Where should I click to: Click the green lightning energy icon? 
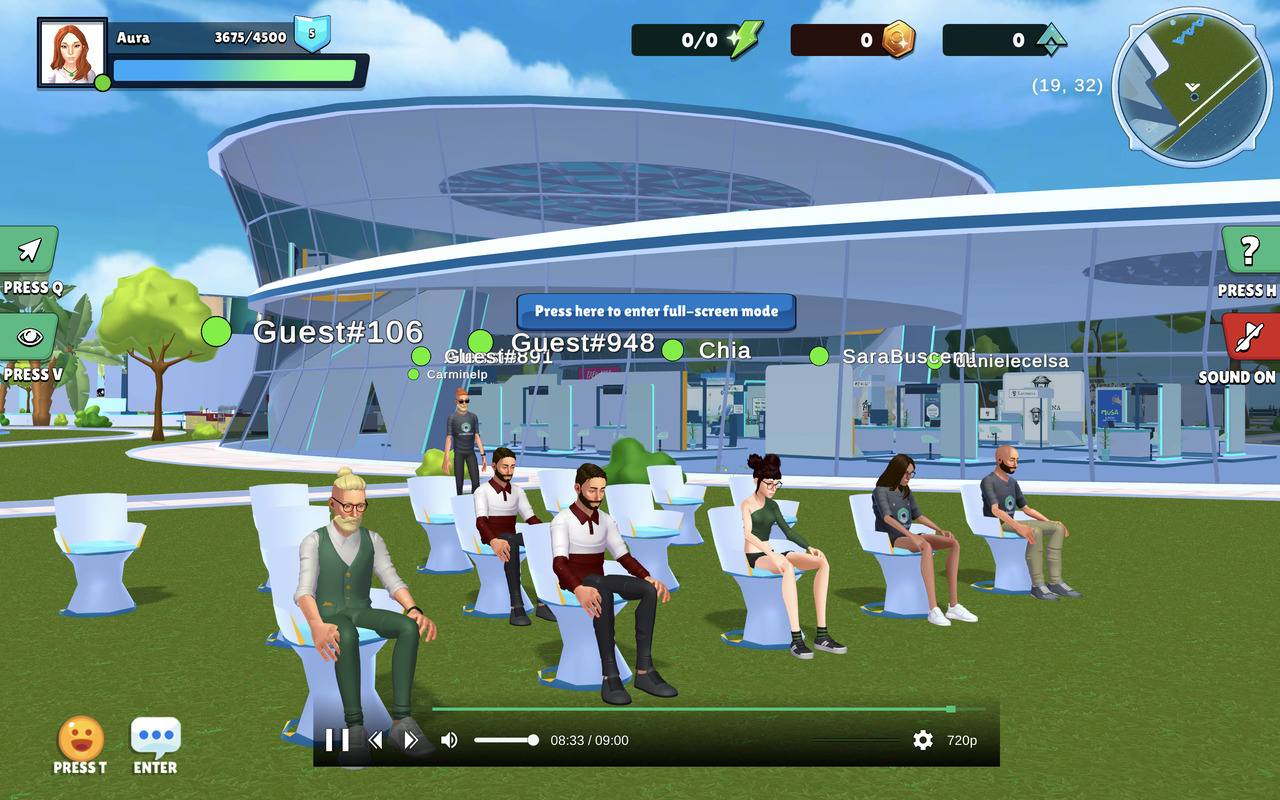point(744,40)
